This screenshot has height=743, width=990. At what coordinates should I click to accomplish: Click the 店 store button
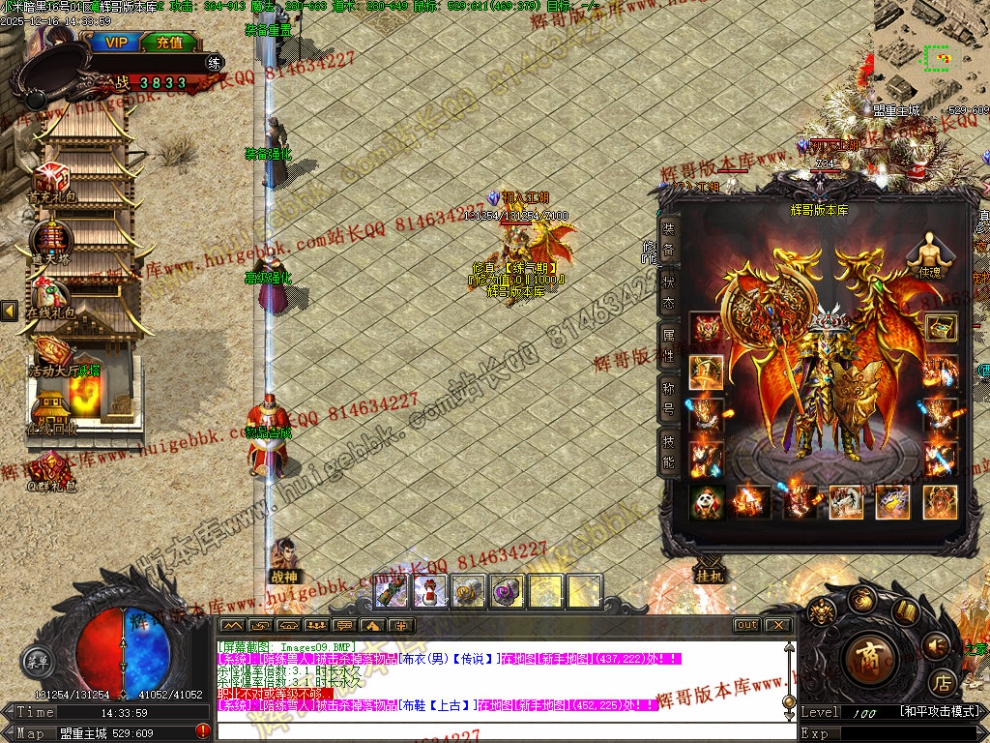pos(941,683)
